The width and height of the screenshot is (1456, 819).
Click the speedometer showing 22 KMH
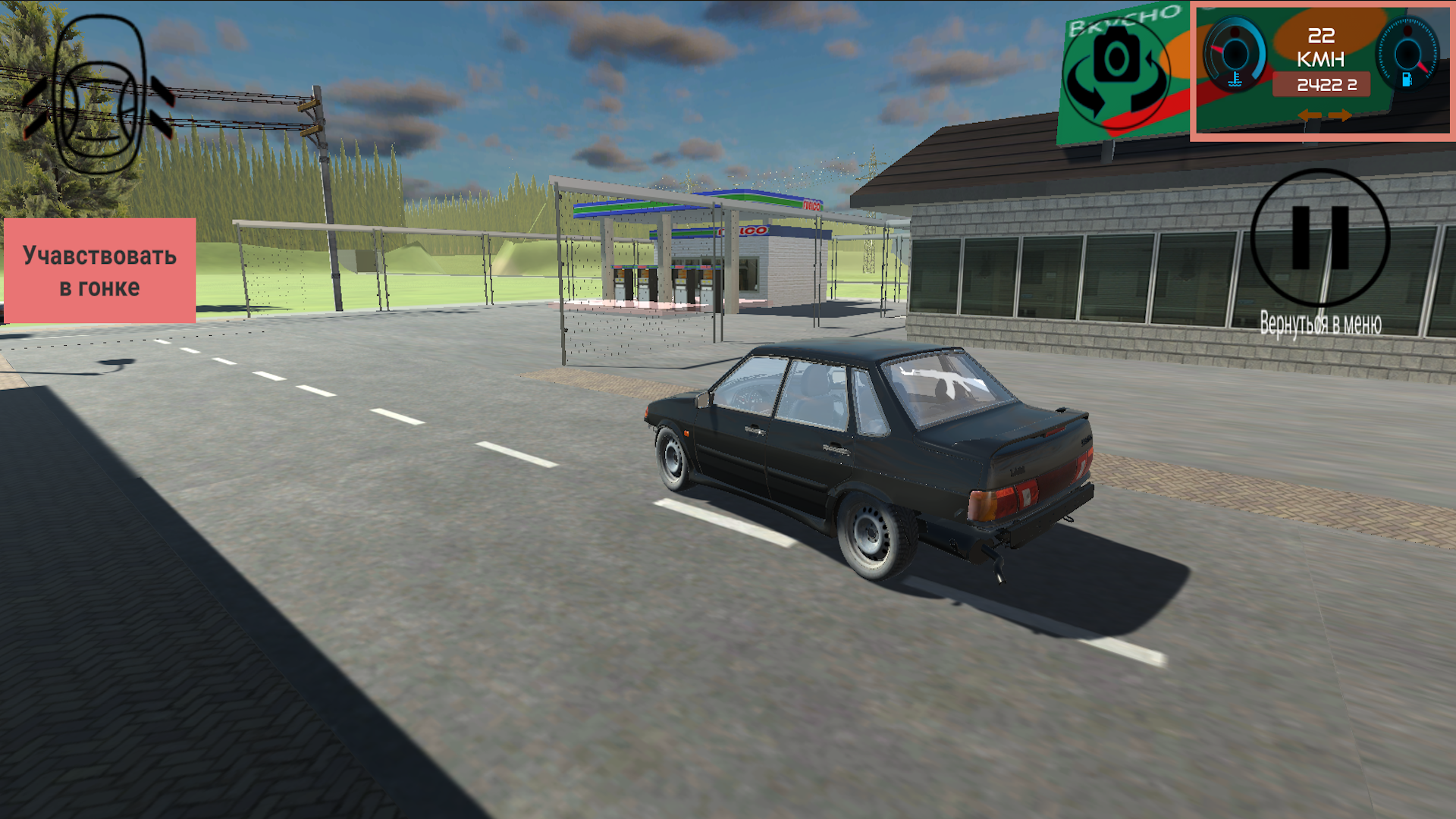click(x=1321, y=45)
